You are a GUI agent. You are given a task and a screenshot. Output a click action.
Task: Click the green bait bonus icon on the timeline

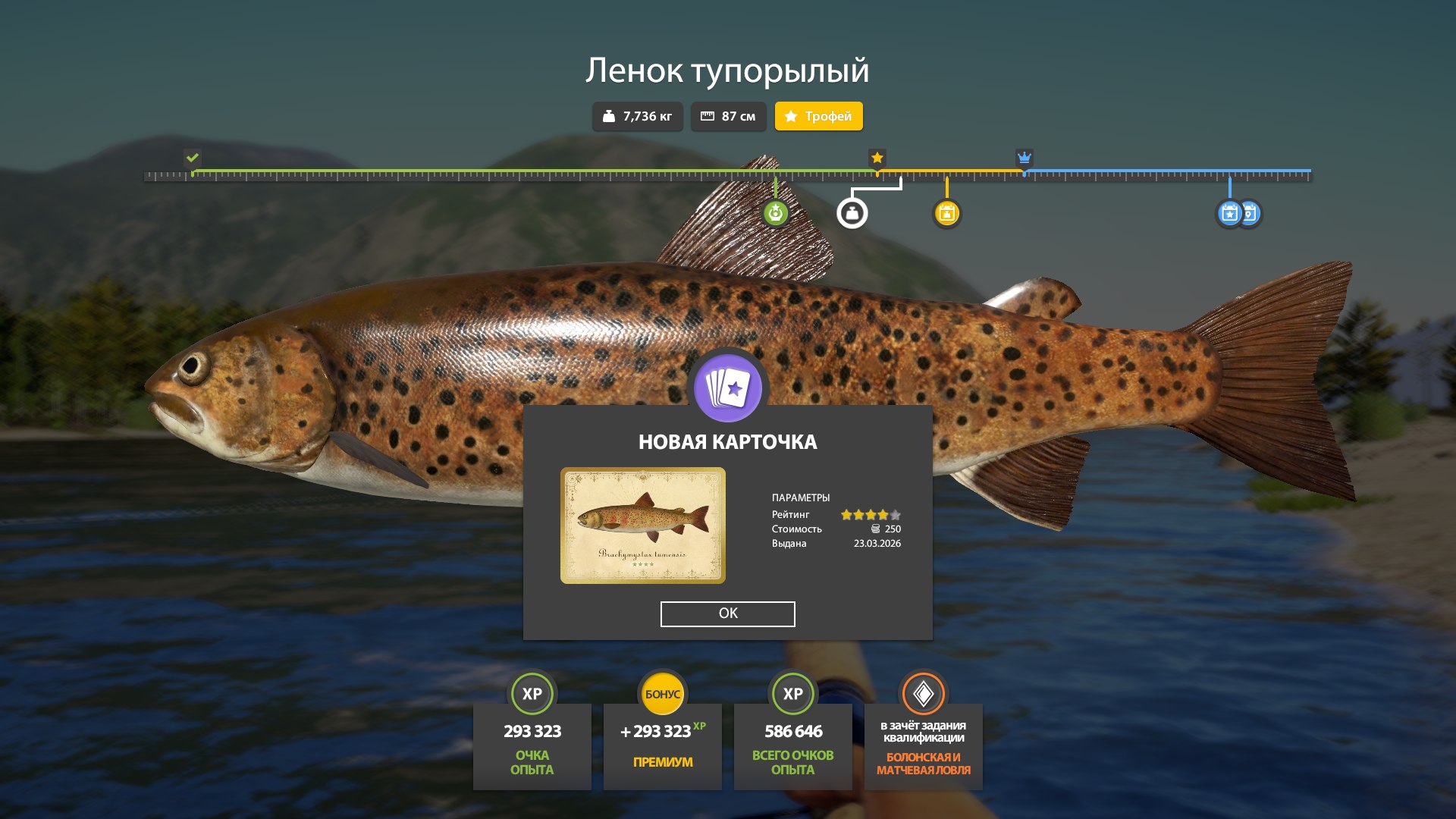[775, 213]
